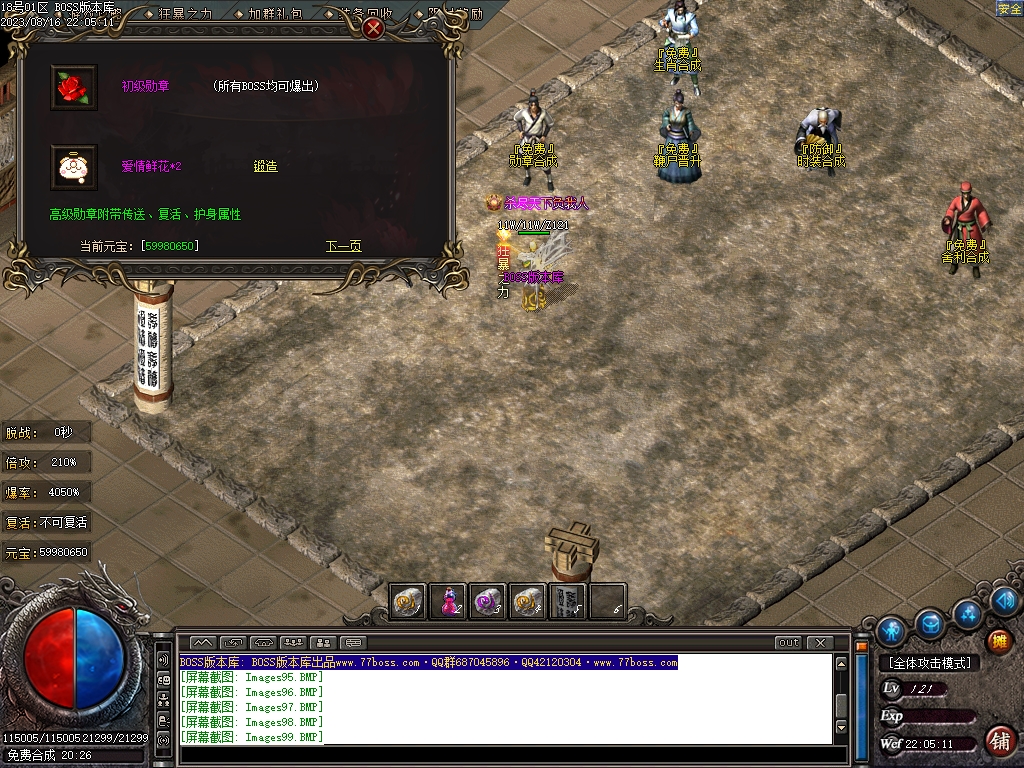Click the chat text input bar

[x=500, y=755]
